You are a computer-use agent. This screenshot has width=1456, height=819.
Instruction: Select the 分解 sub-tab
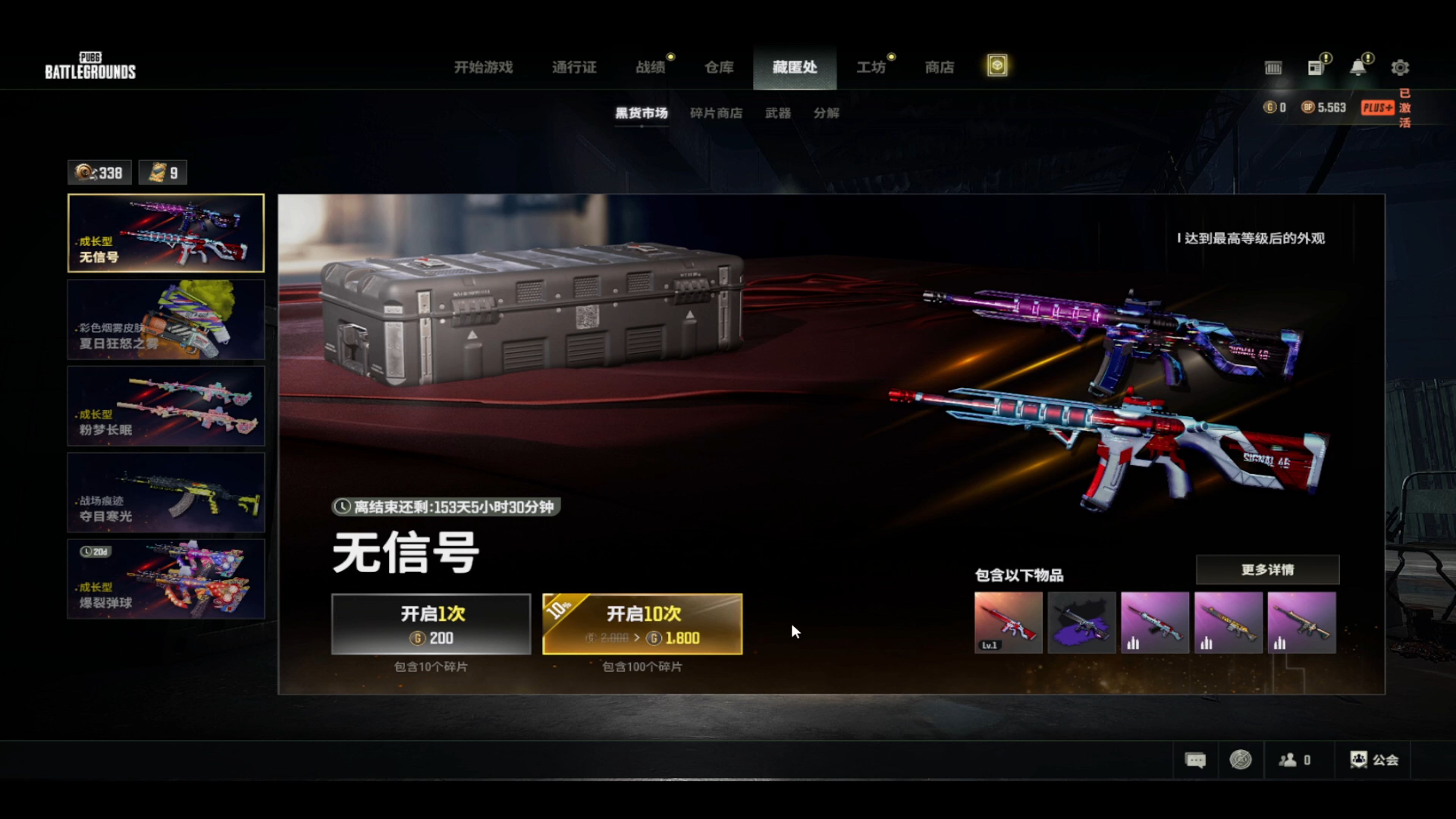pos(826,113)
